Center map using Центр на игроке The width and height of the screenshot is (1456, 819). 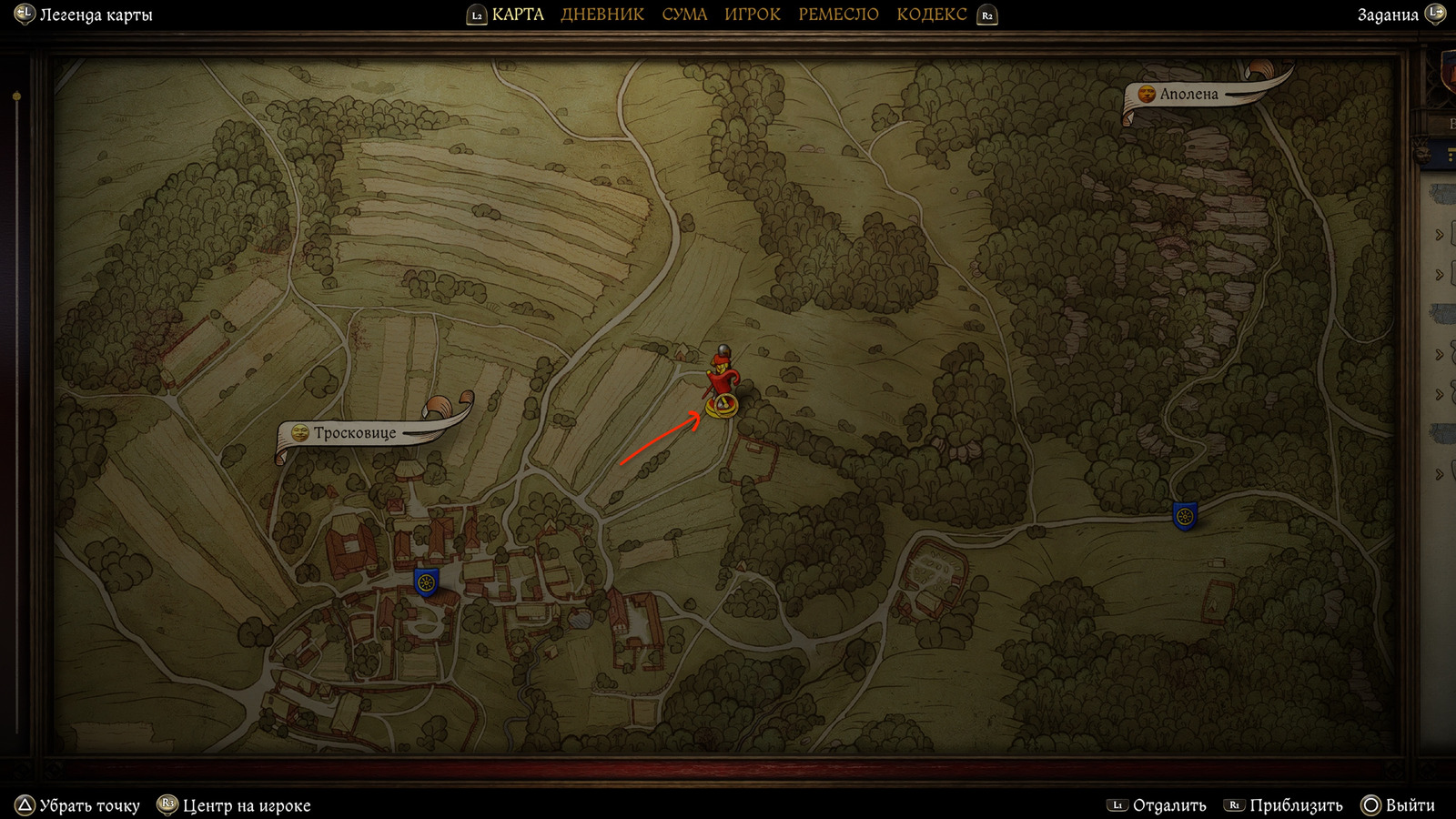pyautogui.click(x=246, y=805)
